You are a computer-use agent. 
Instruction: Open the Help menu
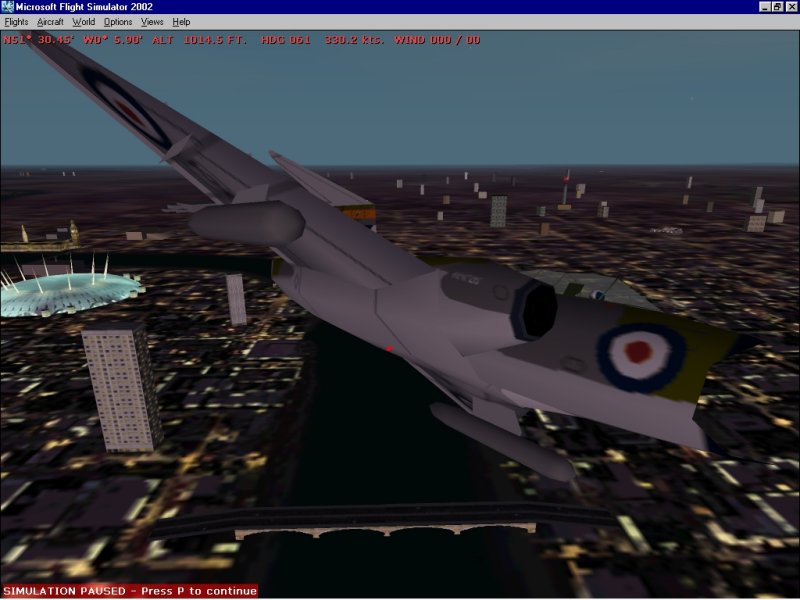tap(181, 21)
